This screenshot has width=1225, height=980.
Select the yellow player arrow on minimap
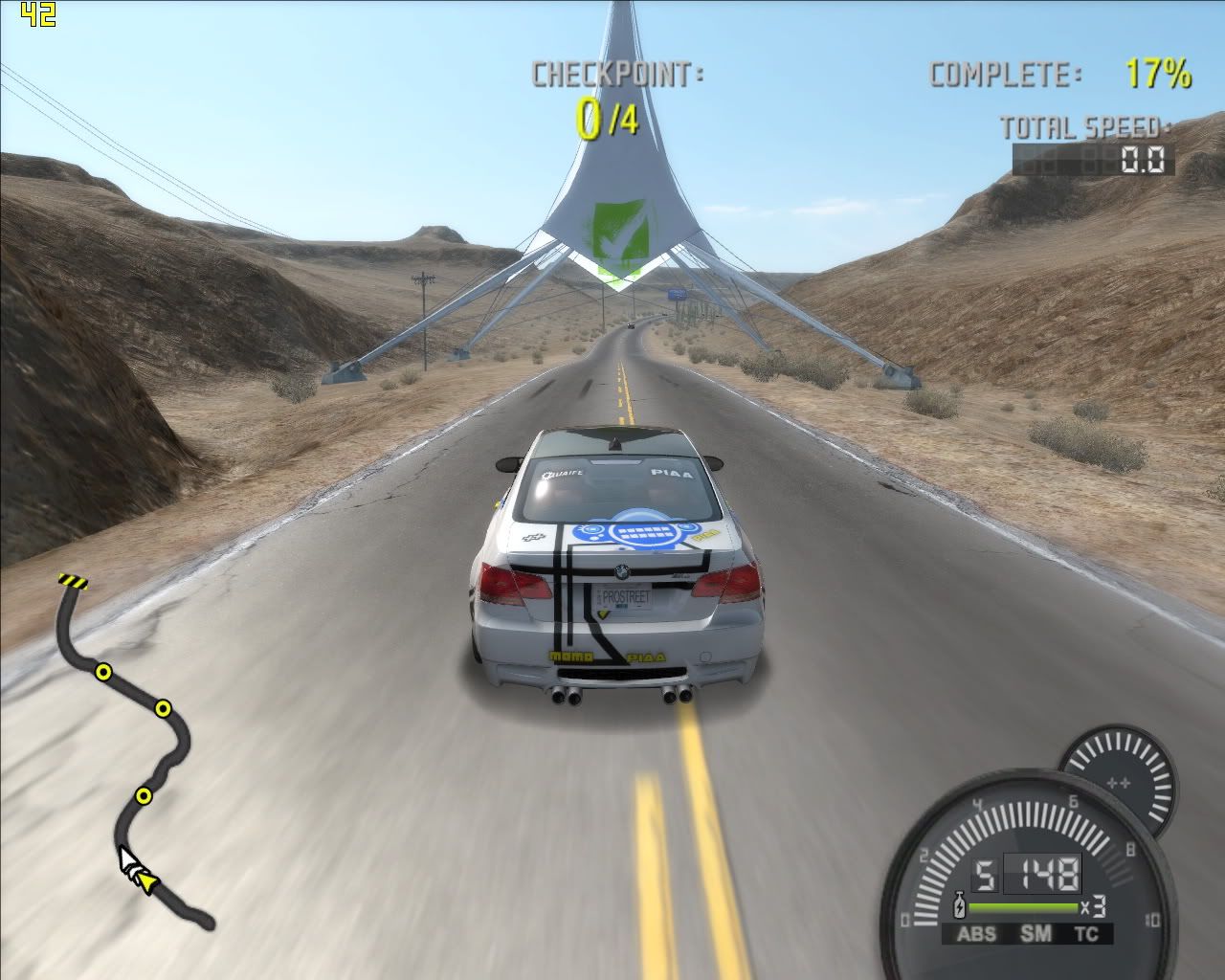click(145, 881)
